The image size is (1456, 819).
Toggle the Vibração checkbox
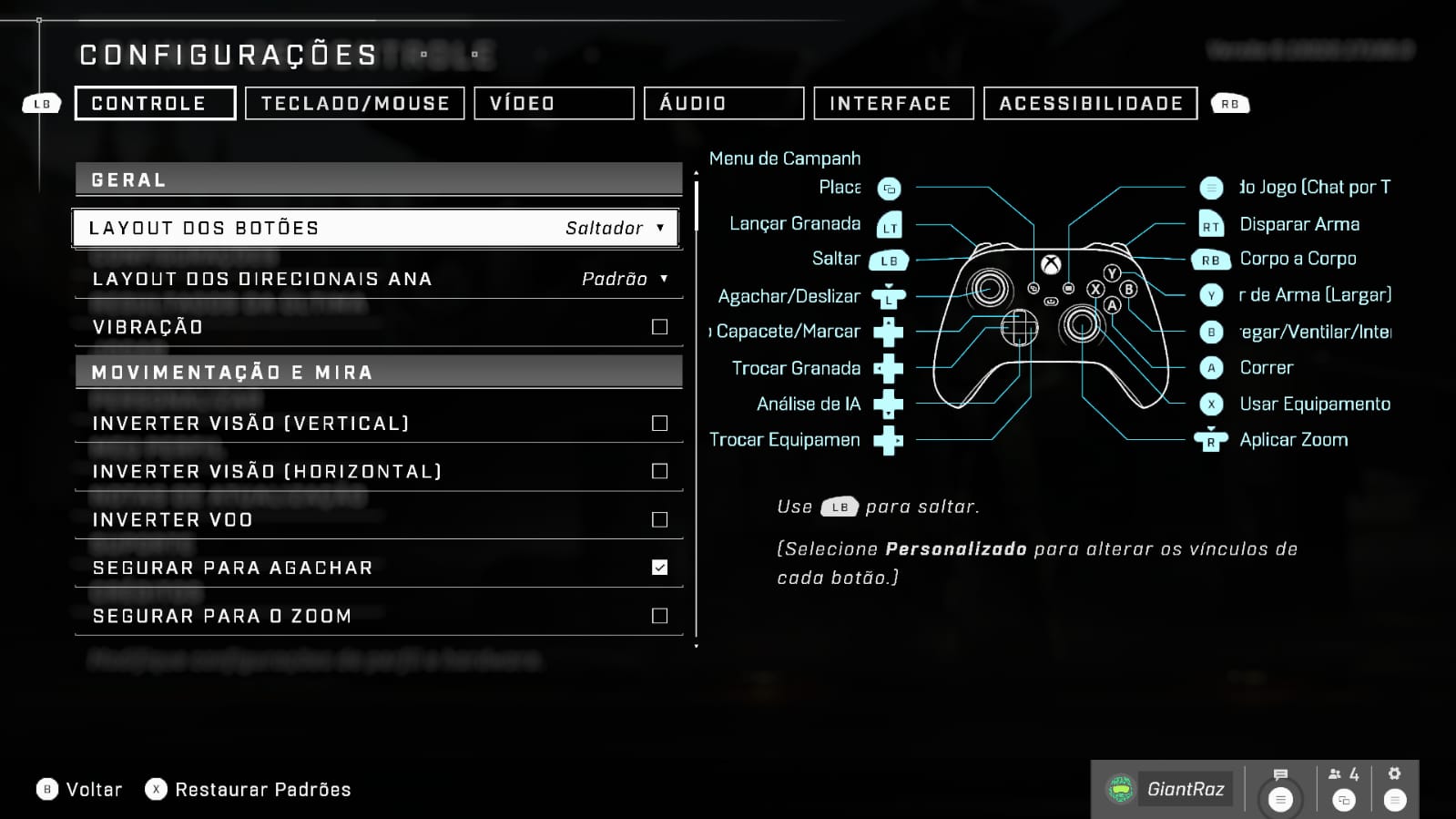660,327
